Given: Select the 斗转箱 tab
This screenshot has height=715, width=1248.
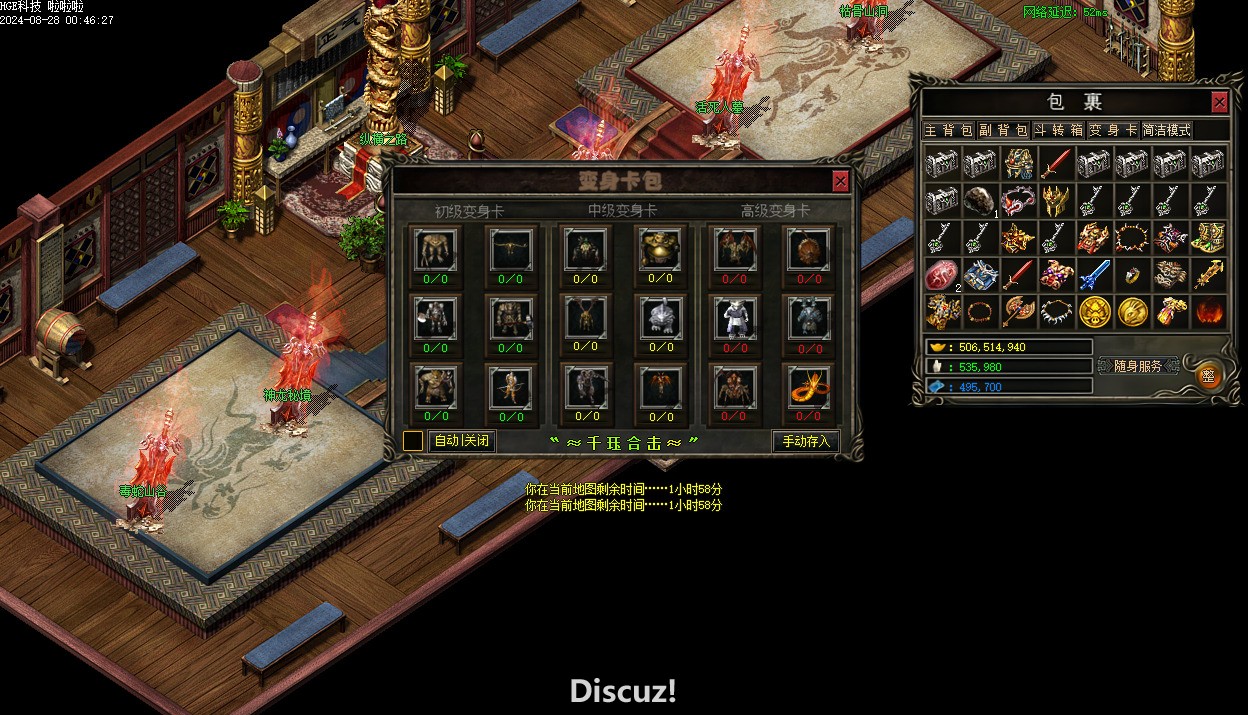Looking at the screenshot, I should (x=1058, y=130).
